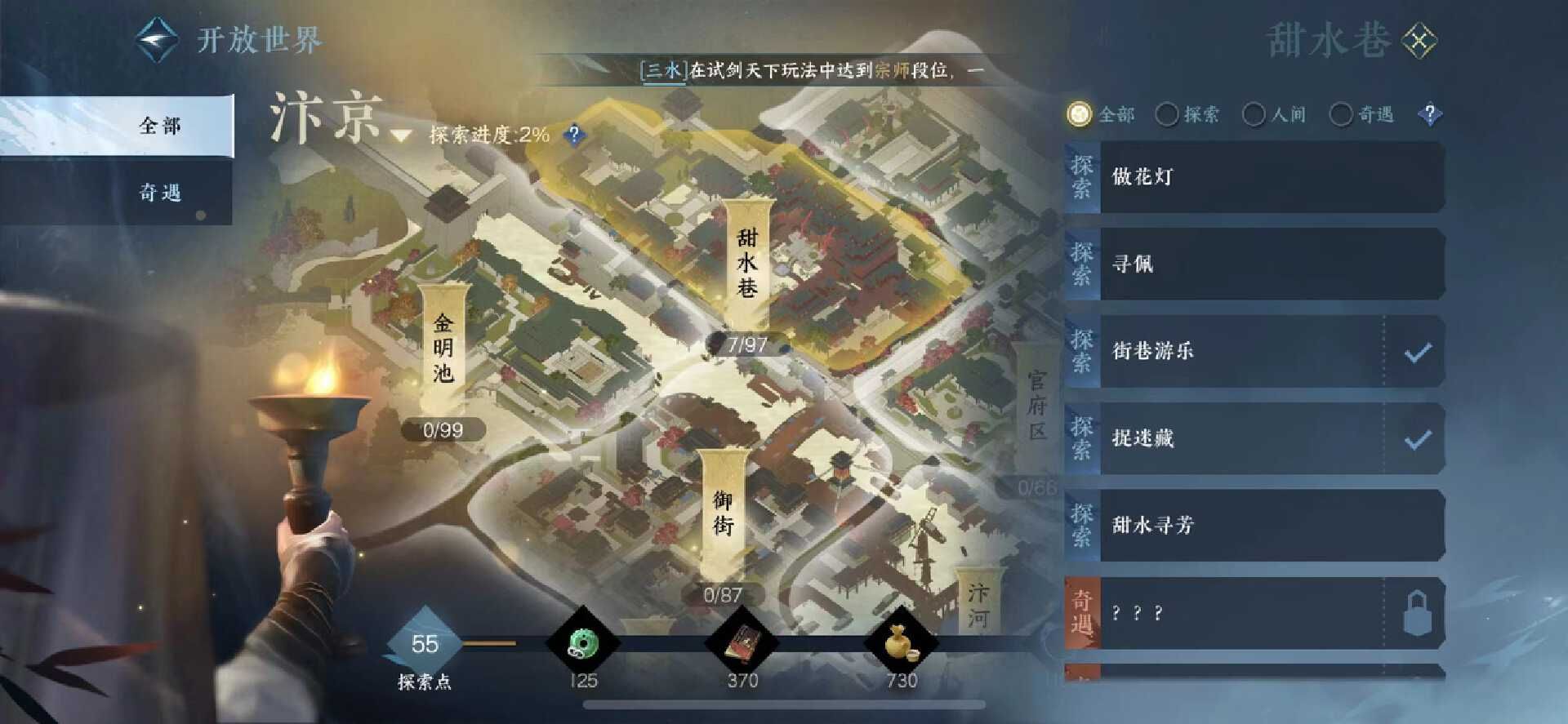This screenshot has width=1568, height=724.
Task: Select the jade ring reward icon showing 125
Action: 585,644
